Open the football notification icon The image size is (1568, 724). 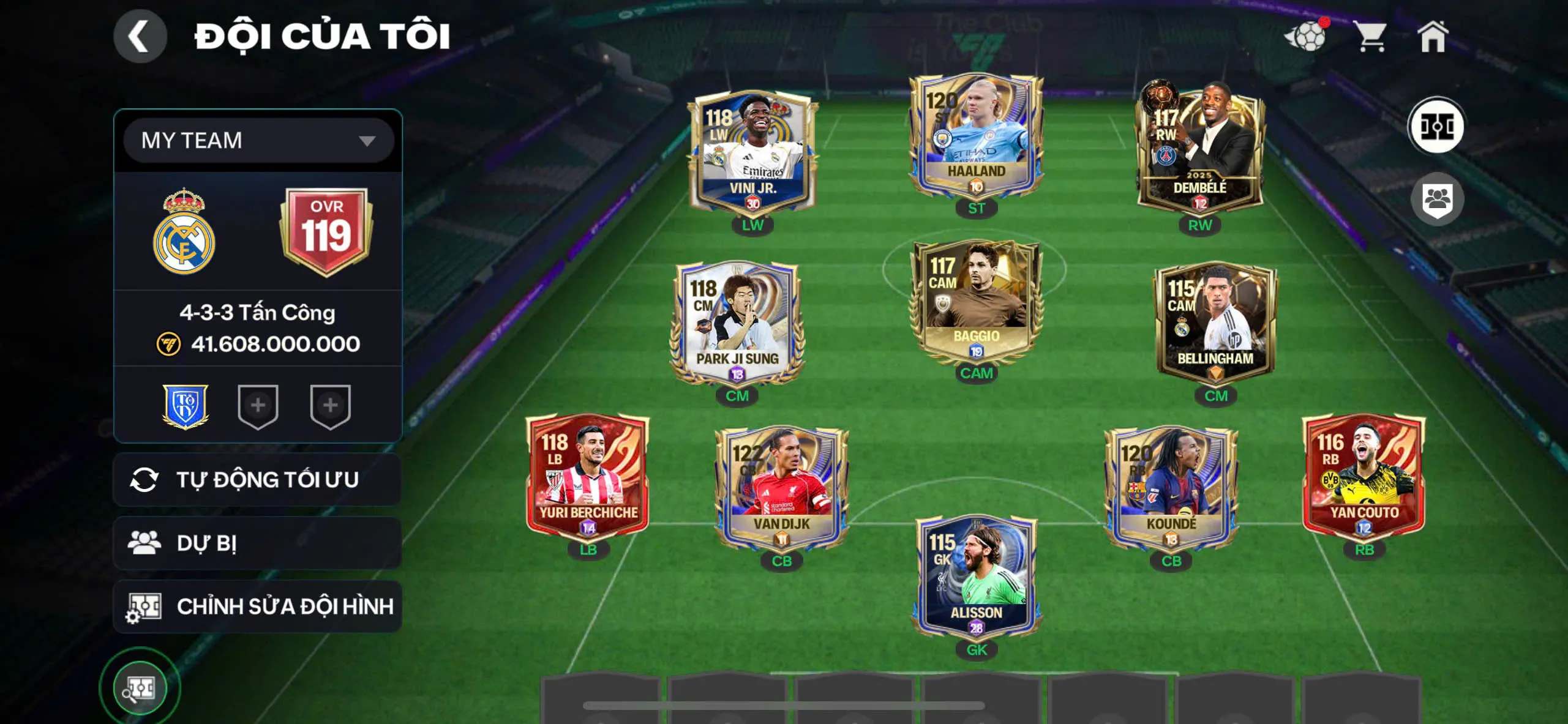1307,37
